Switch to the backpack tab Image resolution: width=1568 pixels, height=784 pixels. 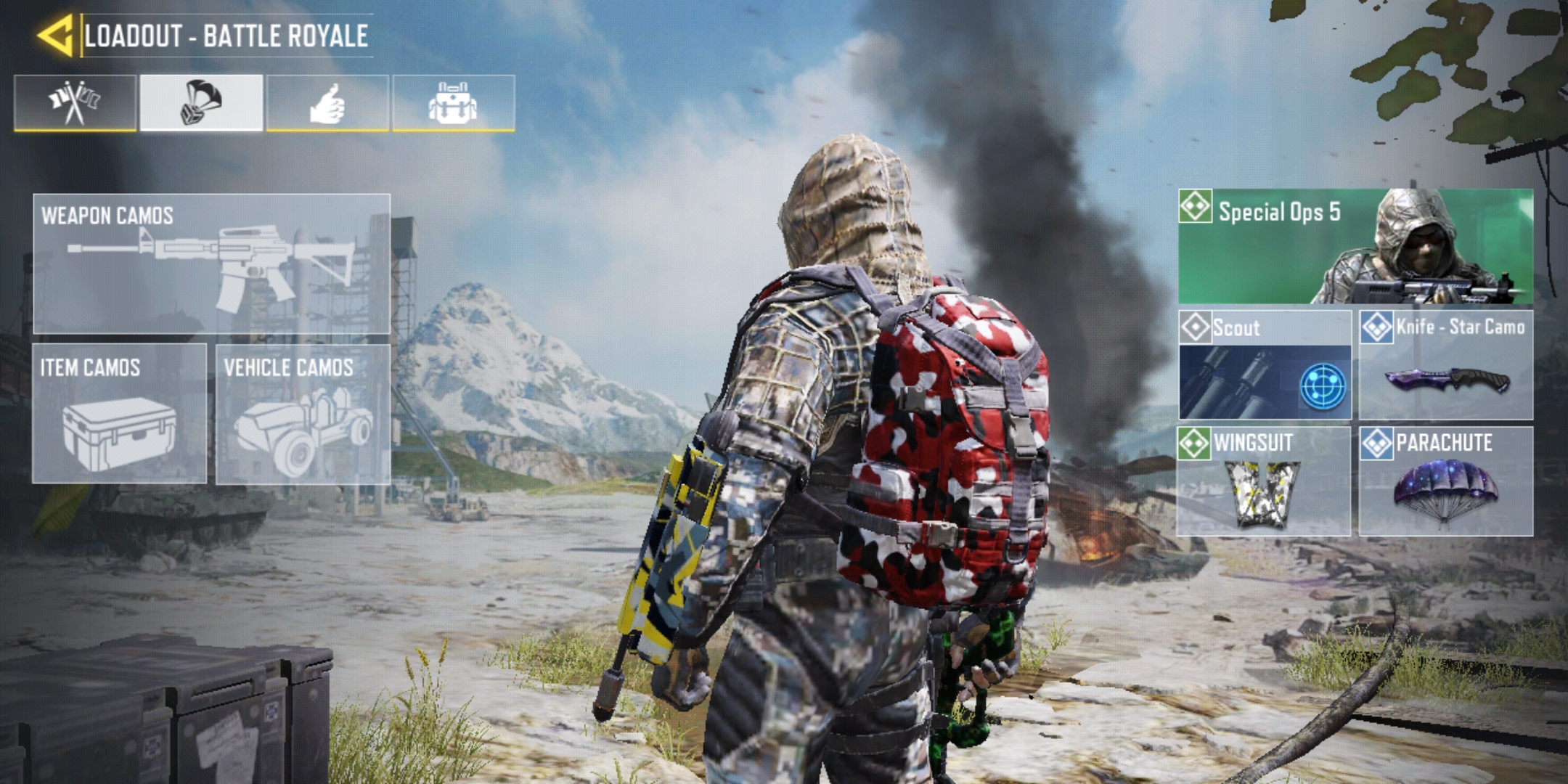(454, 103)
